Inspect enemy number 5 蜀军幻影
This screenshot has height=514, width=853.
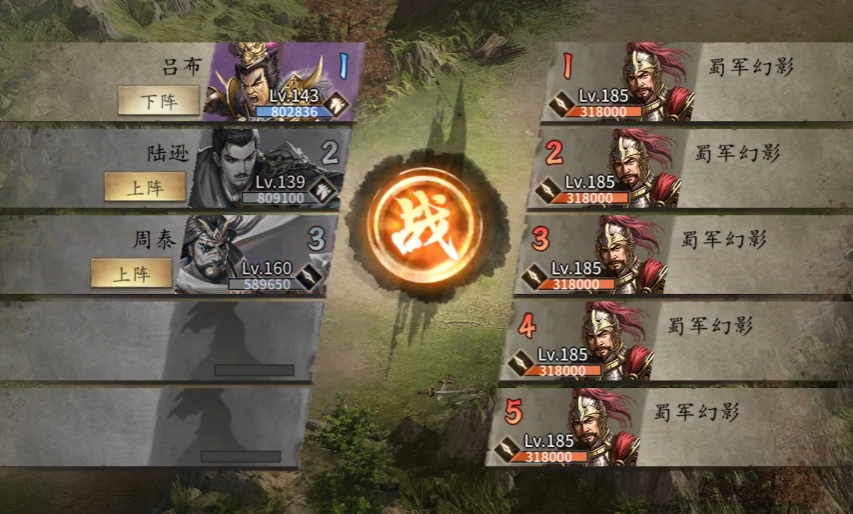[600, 425]
